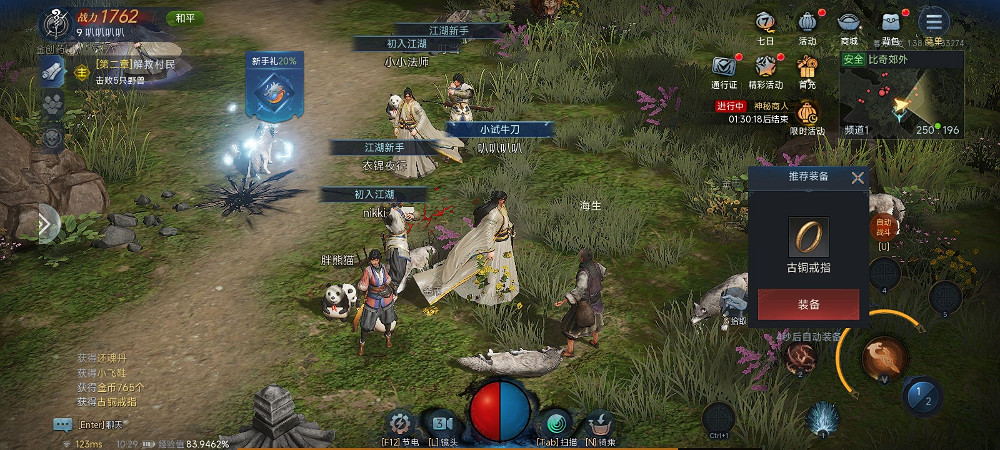
Task: Toggle the 节电 power saving button
Action: 400,423
